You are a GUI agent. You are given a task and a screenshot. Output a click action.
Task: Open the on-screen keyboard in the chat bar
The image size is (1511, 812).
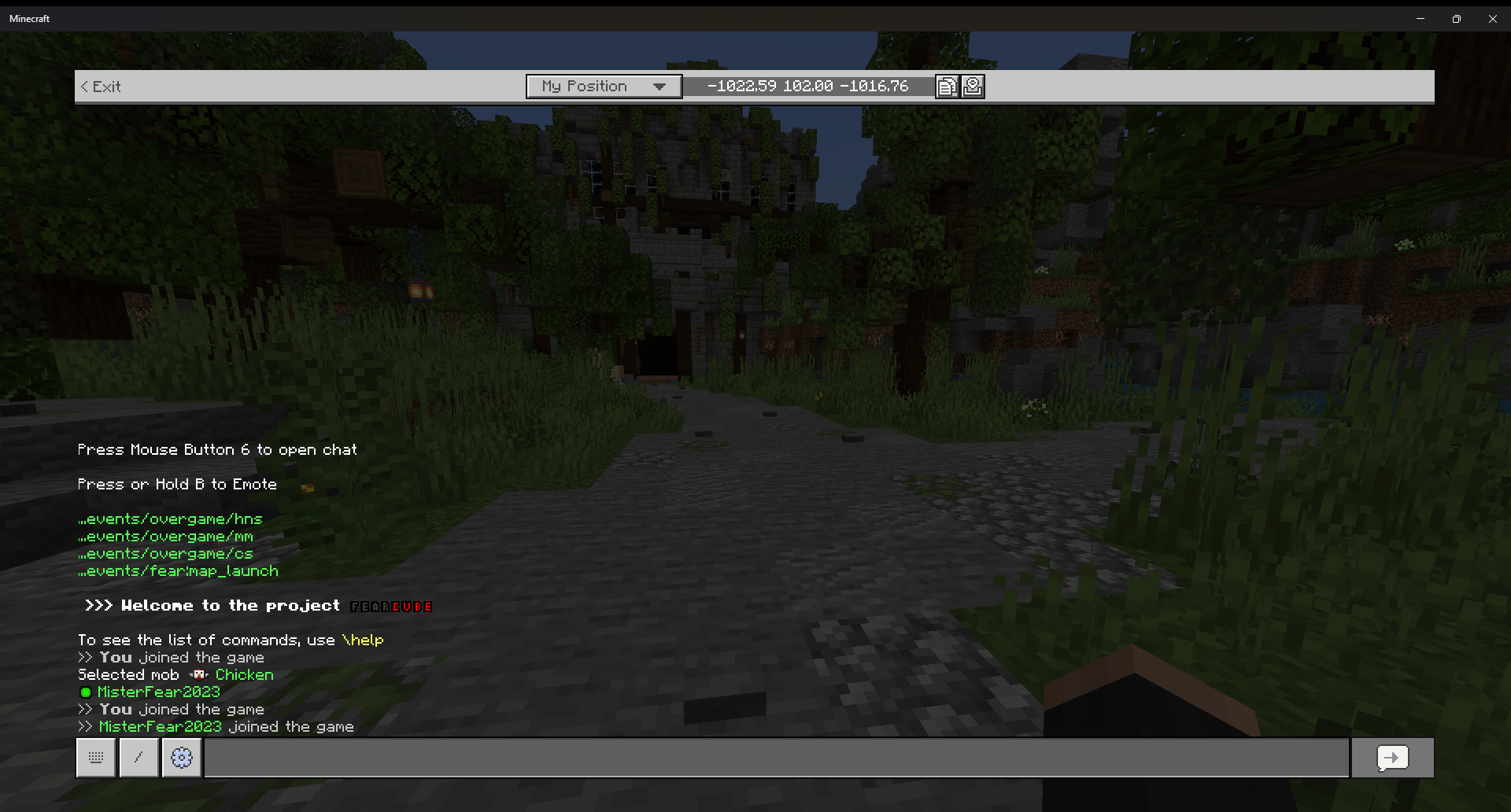(95, 758)
